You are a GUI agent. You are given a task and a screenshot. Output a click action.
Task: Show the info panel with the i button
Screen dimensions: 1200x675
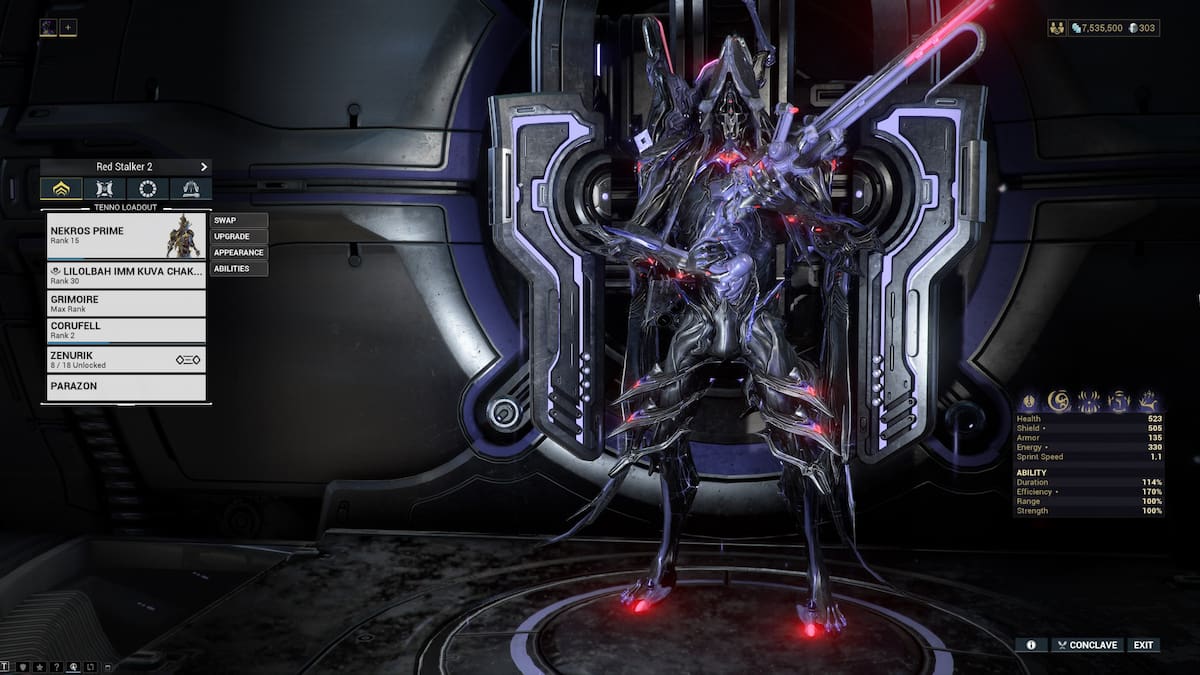point(1031,645)
